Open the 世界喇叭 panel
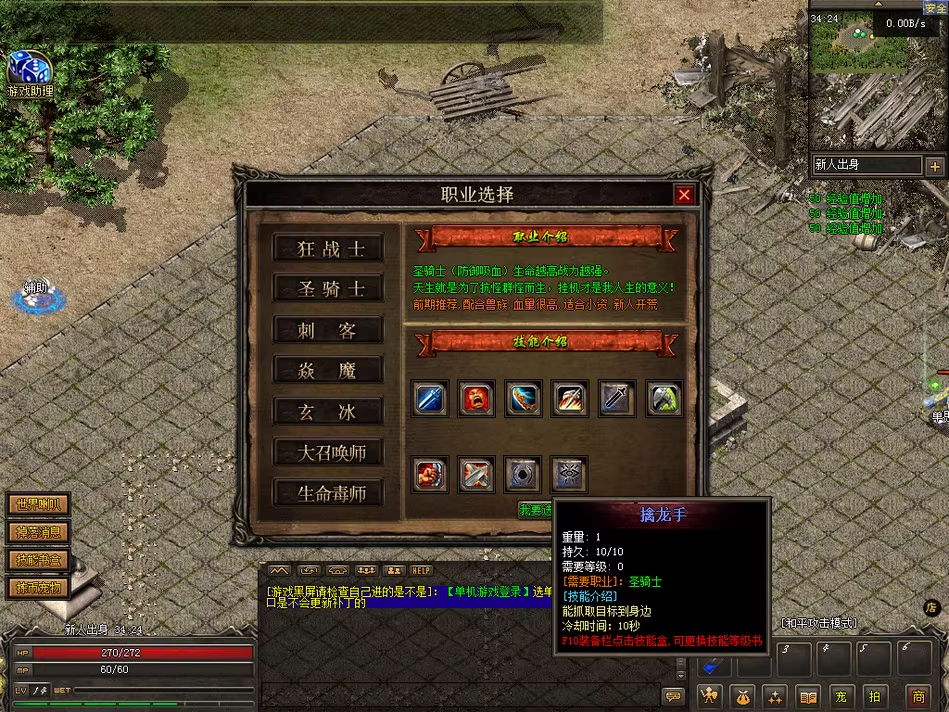 click(x=37, y=505)
